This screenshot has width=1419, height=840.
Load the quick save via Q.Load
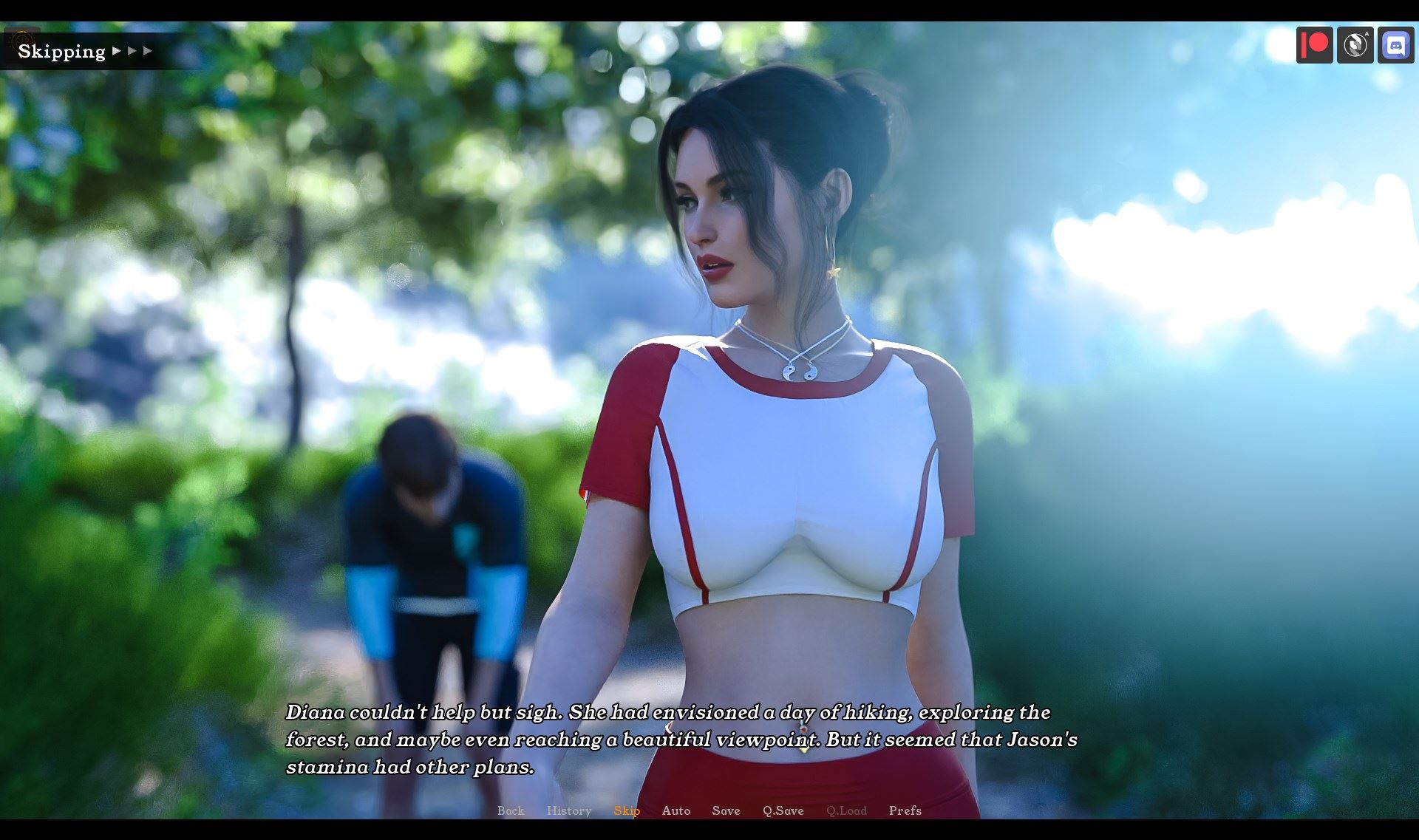coord(848,810)
